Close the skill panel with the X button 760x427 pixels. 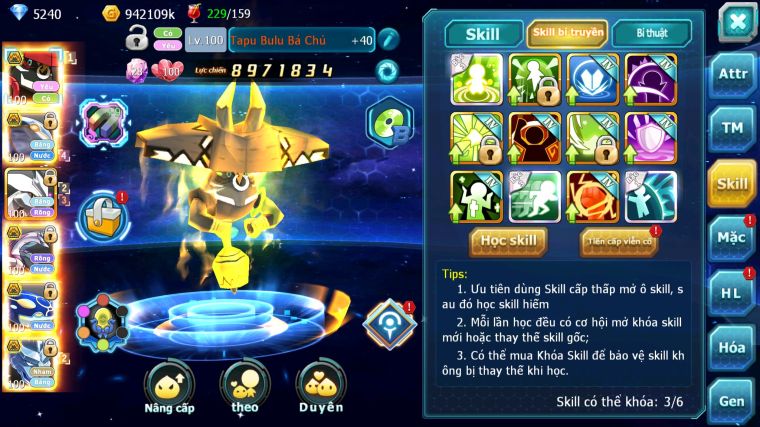(736, 21)
